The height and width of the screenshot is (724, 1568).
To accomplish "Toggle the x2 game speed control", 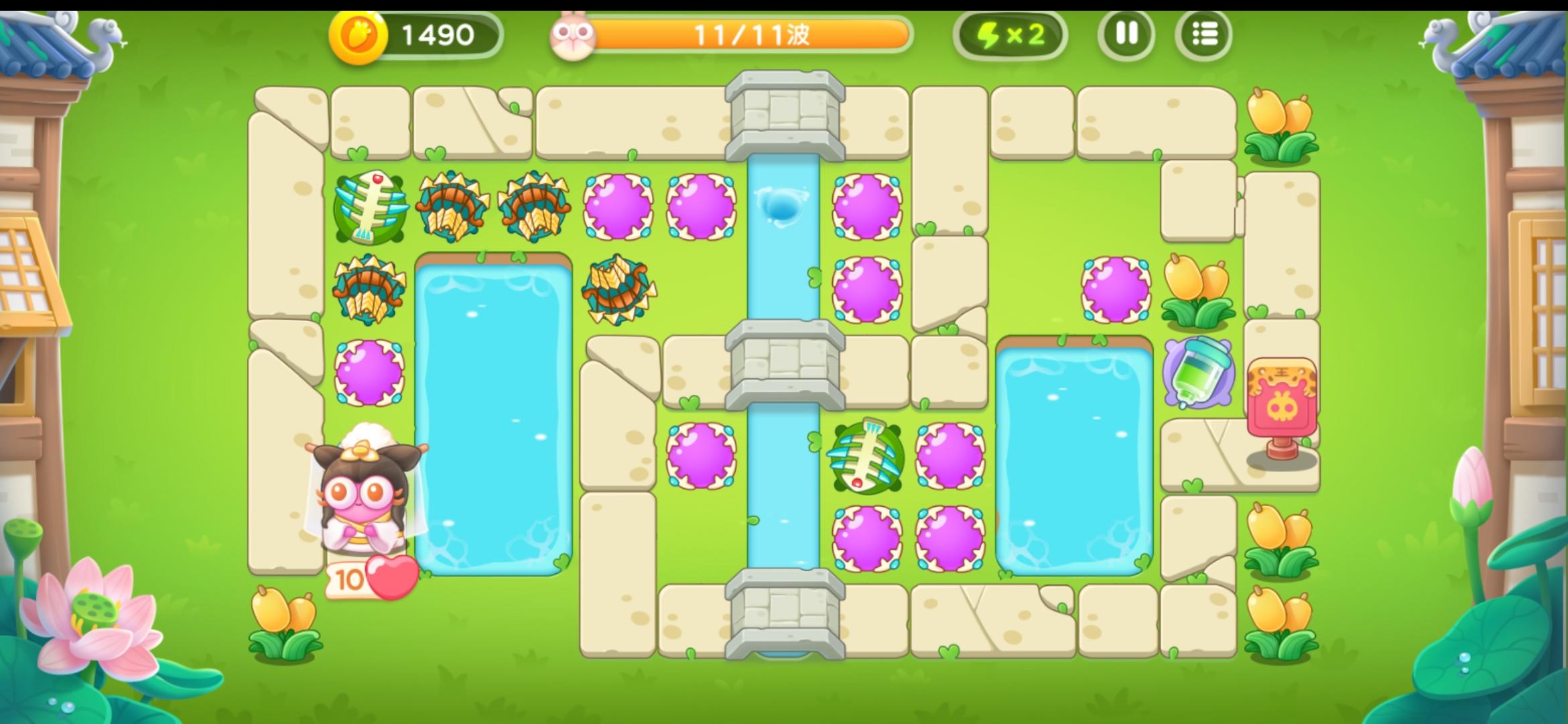I will (1012, 34).
